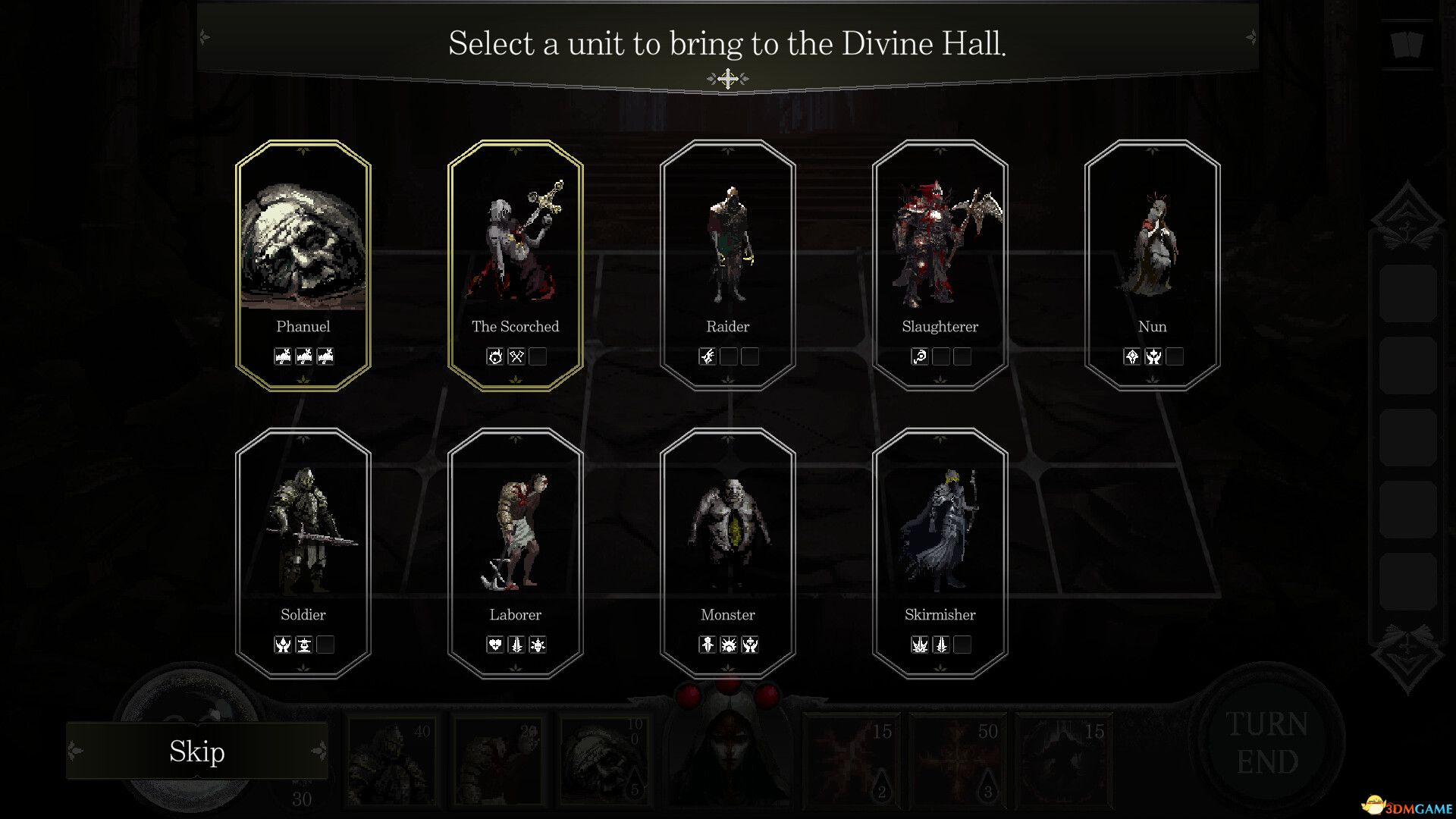Screen dimensions: 1456x819
Task: Pick the Raider unit card
Action: pyautogui.click(x=728, y=265)
